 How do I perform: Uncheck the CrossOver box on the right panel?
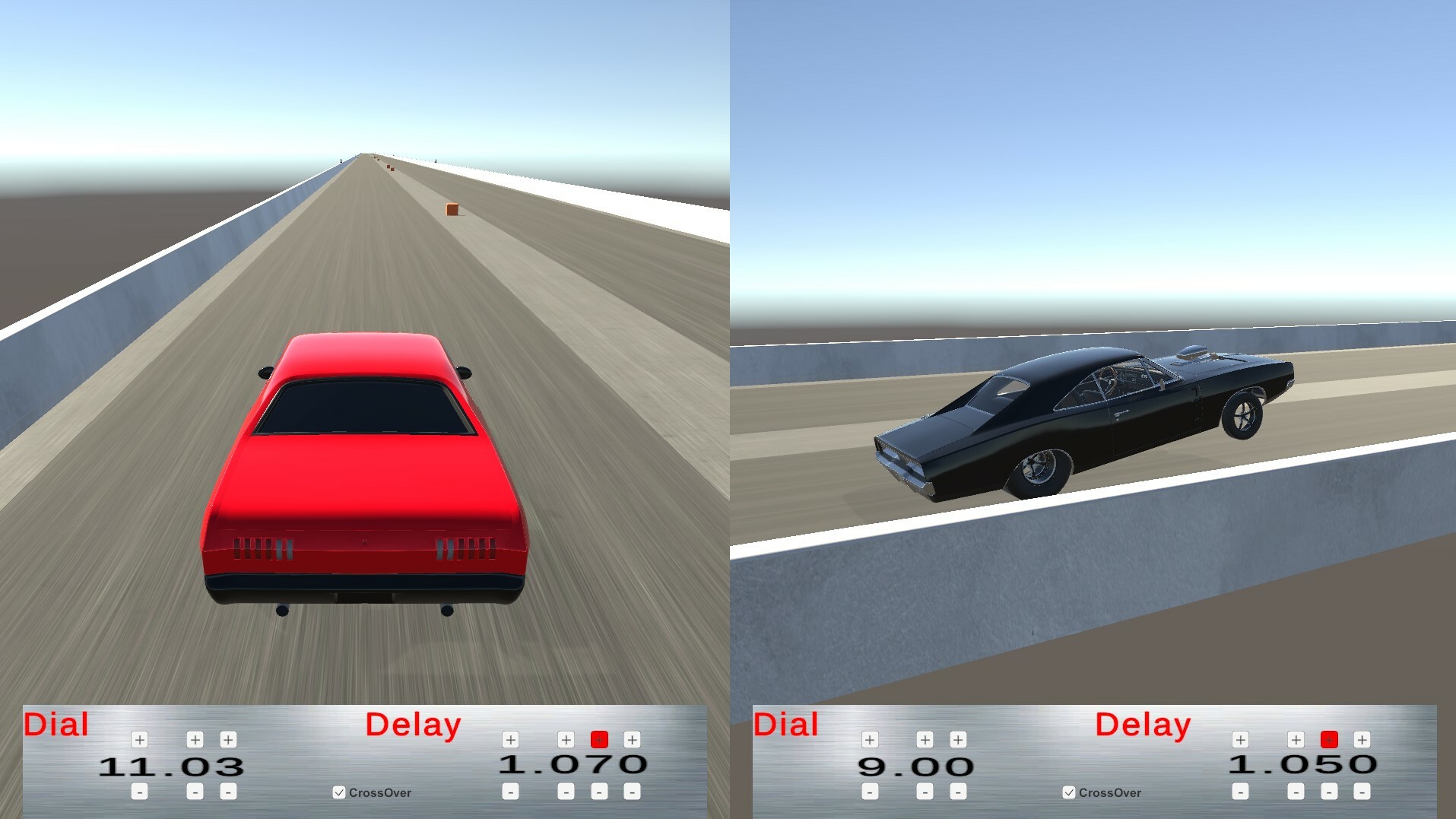1067,792
